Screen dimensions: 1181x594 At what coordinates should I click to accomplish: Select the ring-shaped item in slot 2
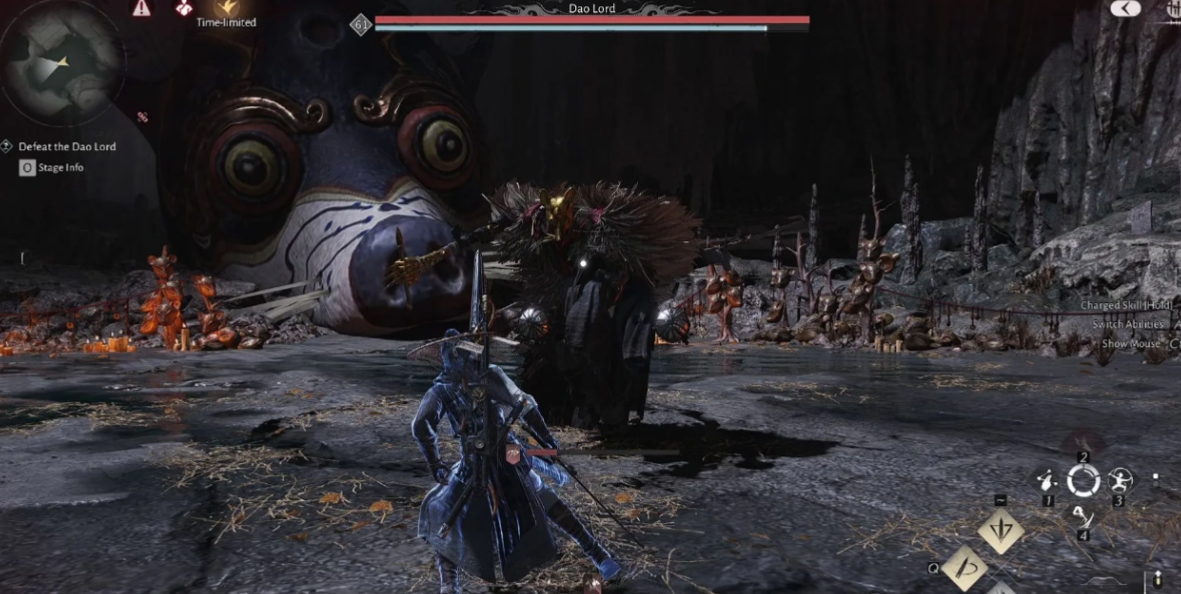[x=1083, y=482]
